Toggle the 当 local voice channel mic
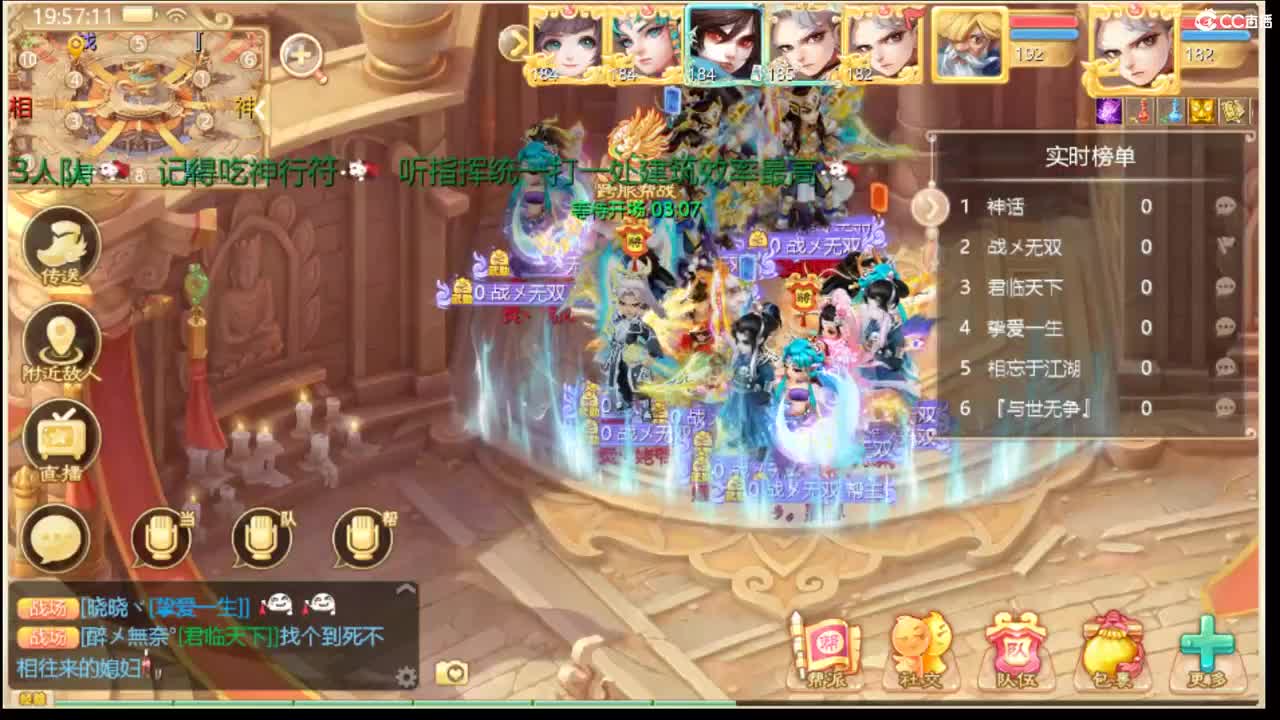This screenshot has height=720, width=1280. (160, 538)
